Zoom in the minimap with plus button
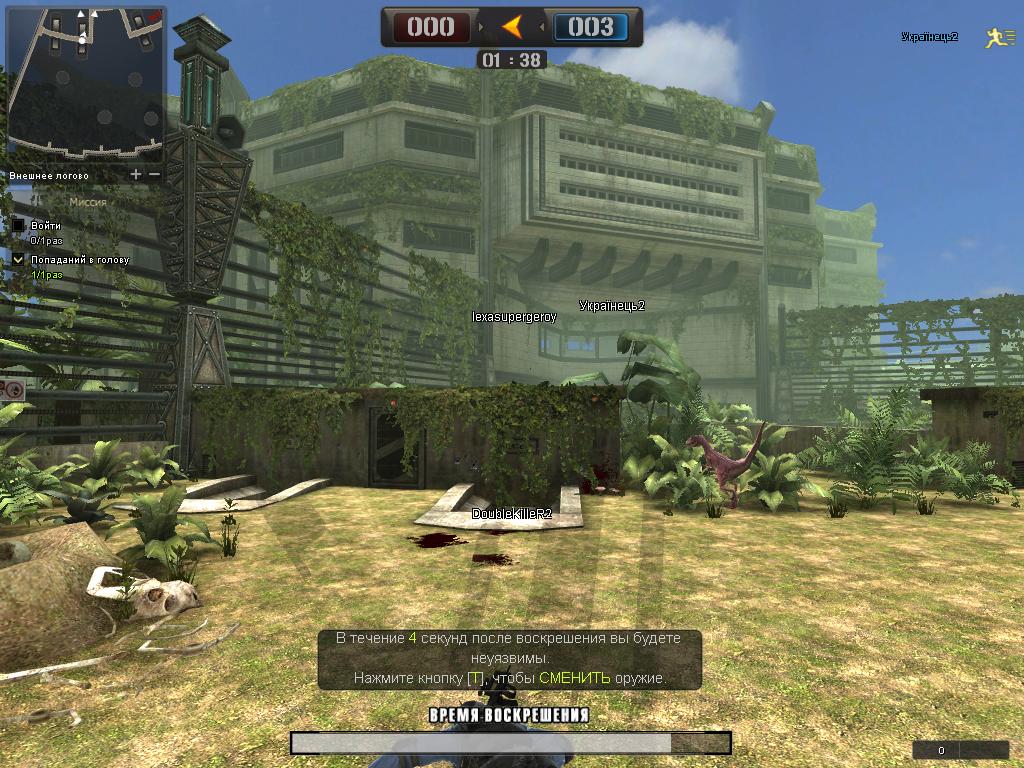This screenshot has width=1024, height=768. point(137,175)
